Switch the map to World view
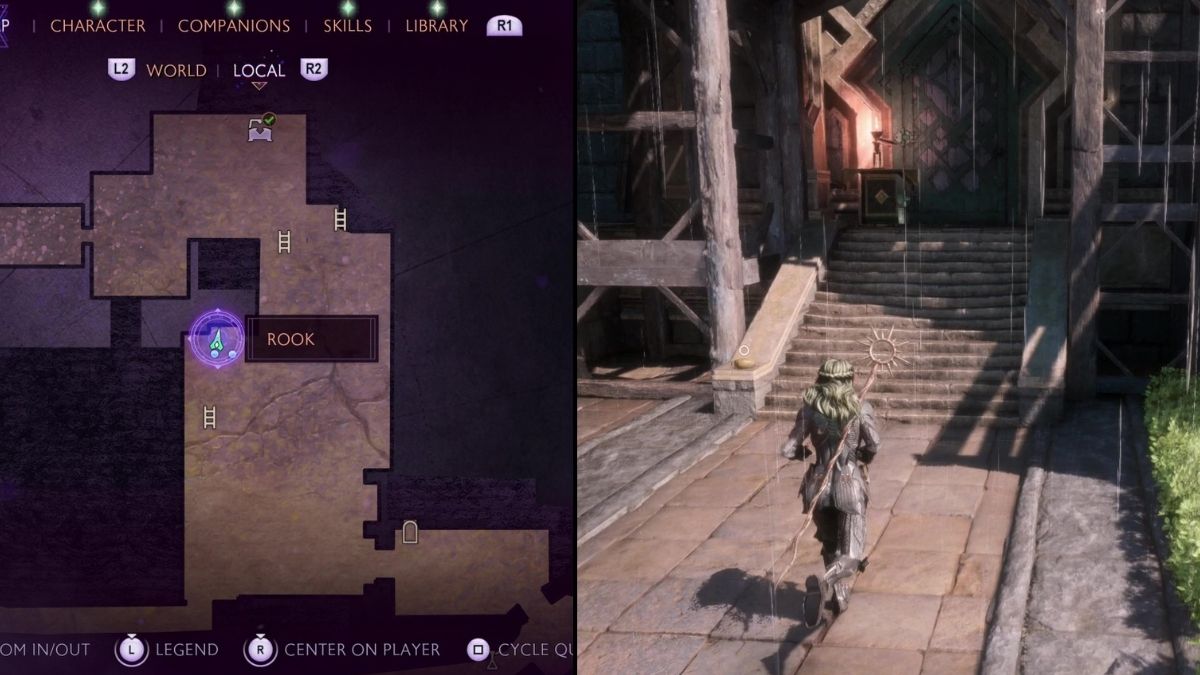Screen dimensions: 1200x675 (176, 70)
